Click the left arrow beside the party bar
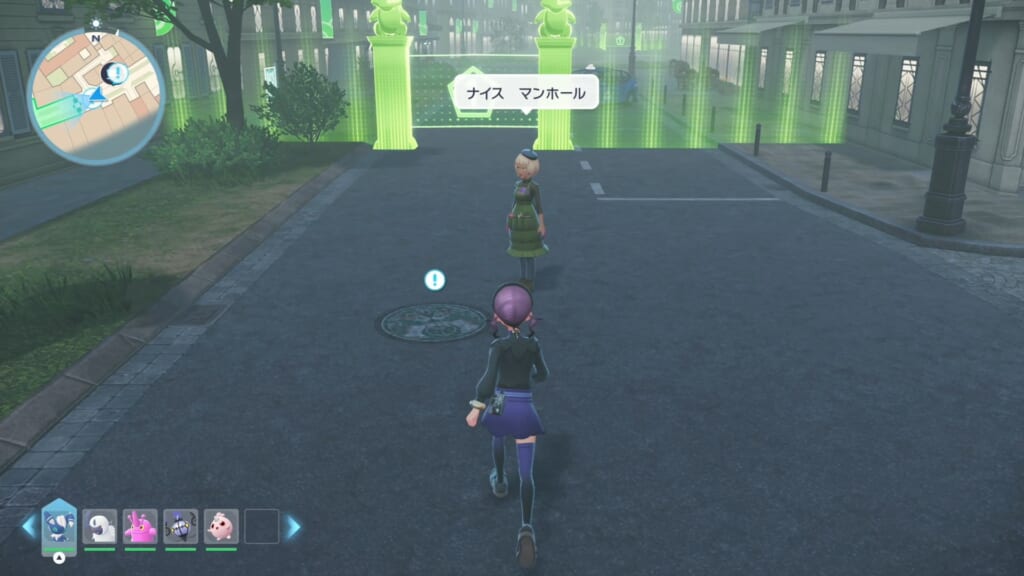The image size is (1024, 576). tap(28, 526)
